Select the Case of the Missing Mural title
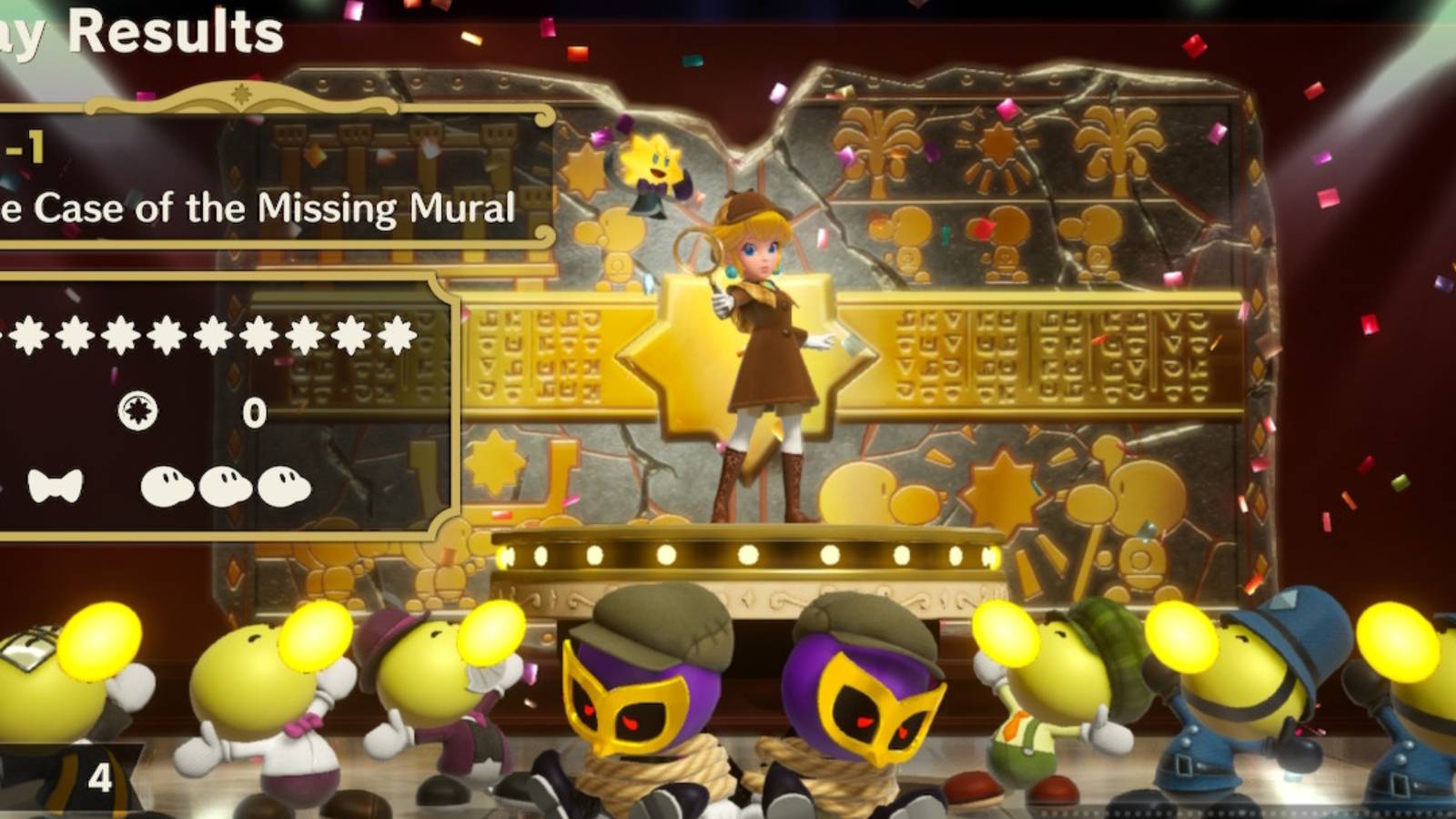 (259, 208)
